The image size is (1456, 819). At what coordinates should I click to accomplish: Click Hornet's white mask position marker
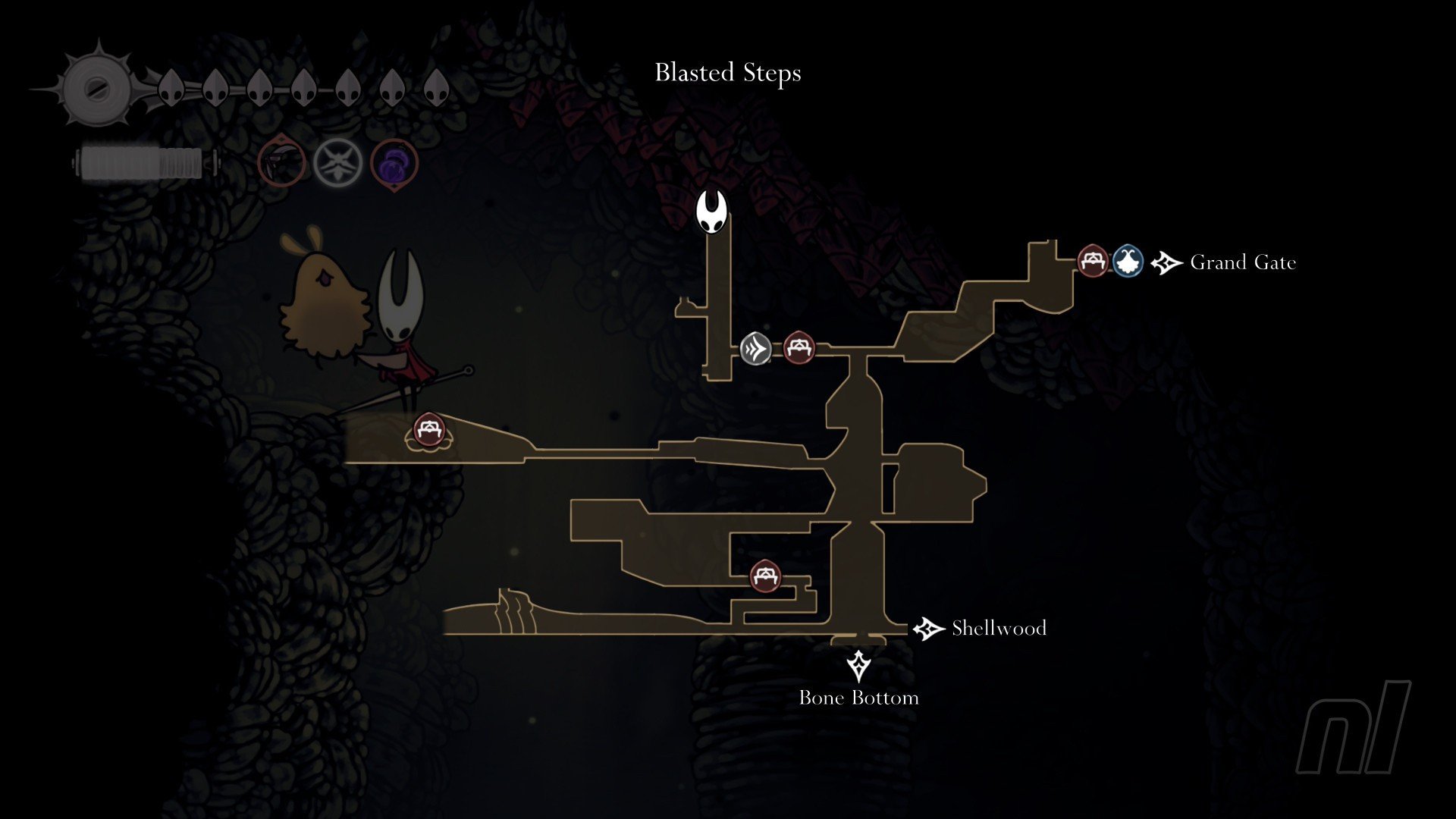pyautogui.click(x=712, y=211)
